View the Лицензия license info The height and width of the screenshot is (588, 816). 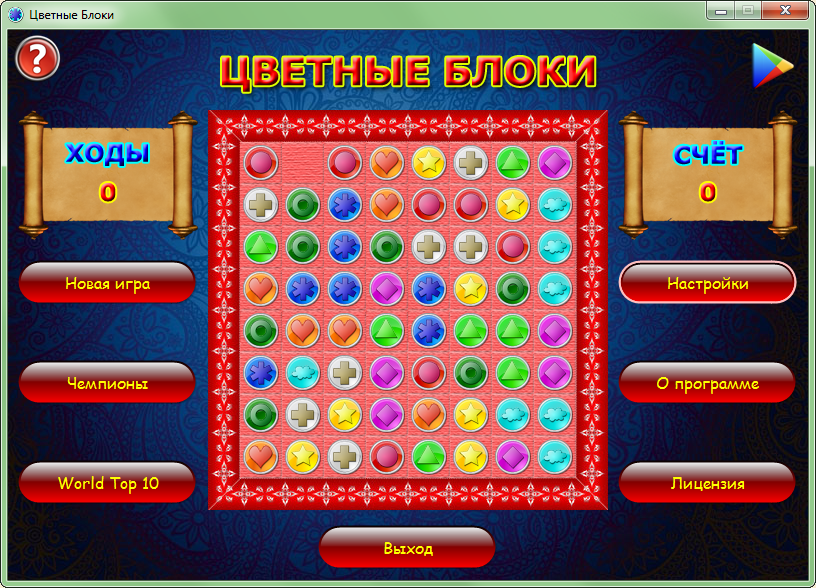707,483
